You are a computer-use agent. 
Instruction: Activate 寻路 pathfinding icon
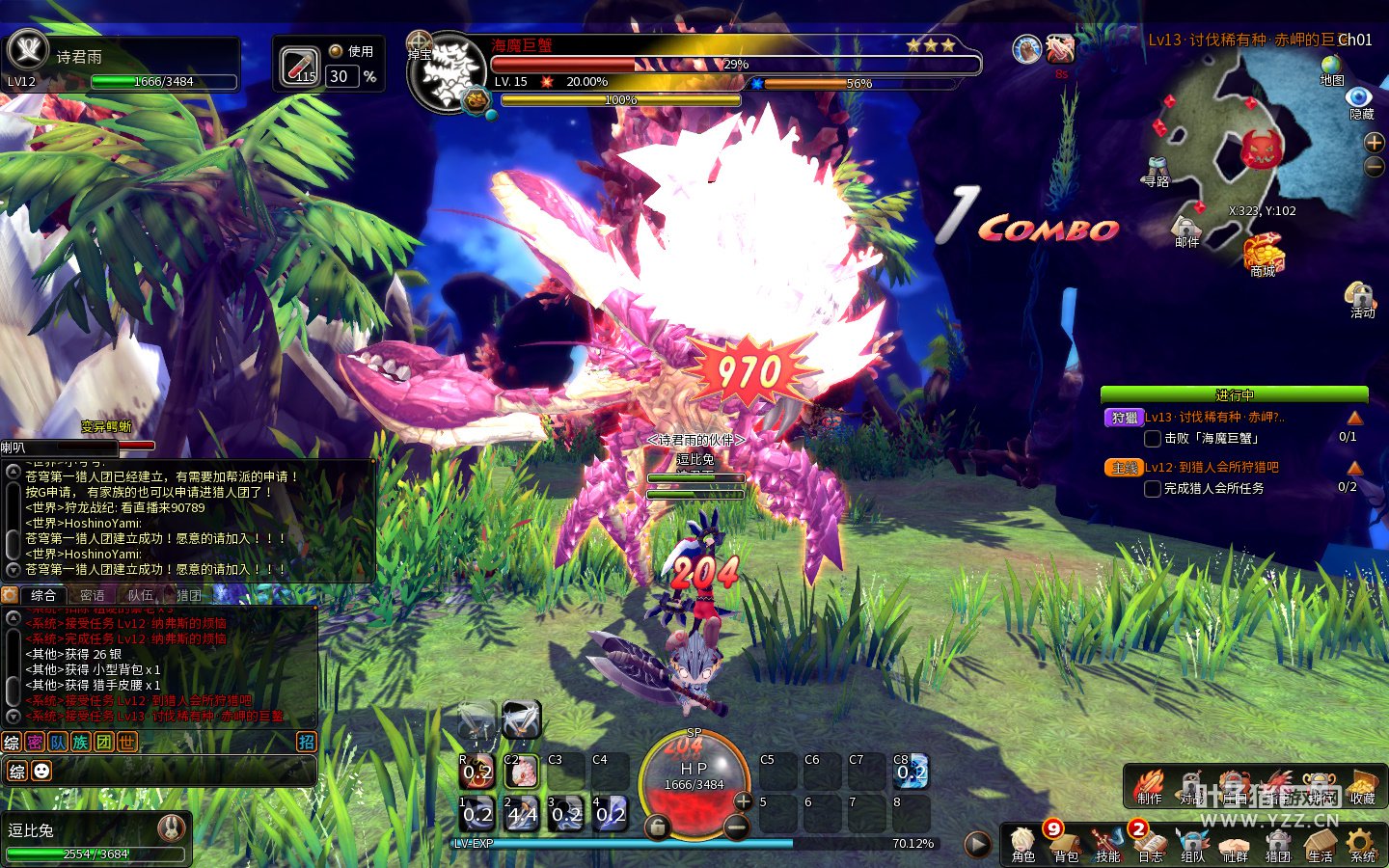(1157, 171)
